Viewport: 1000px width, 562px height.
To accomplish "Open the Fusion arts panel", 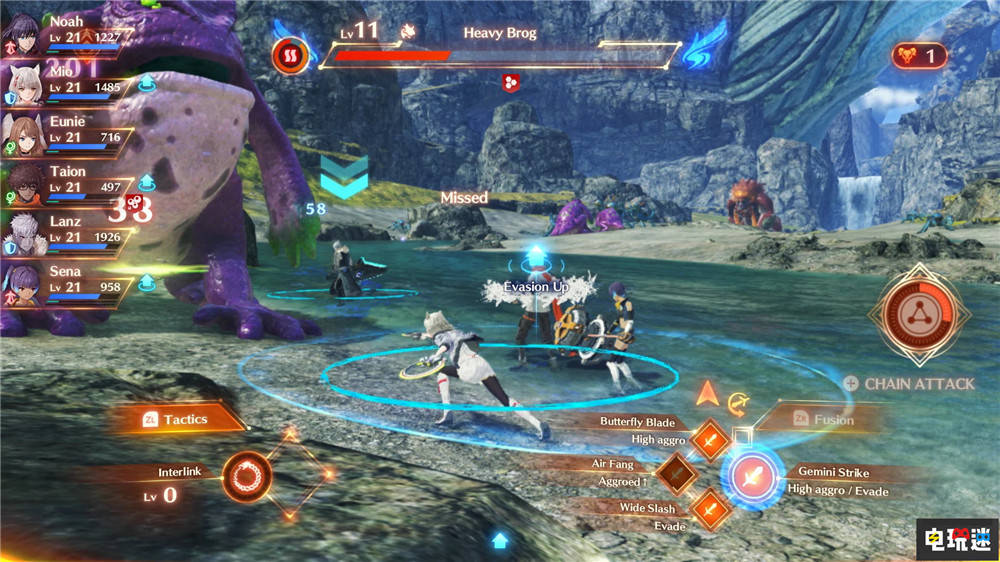I will coord(822,419).
